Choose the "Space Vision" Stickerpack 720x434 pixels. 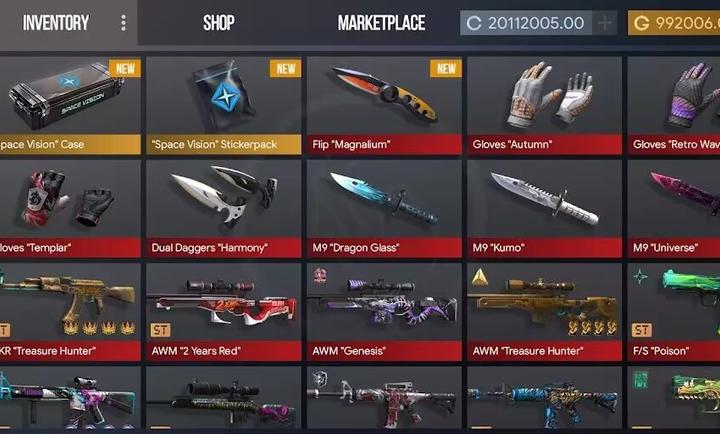(x=224, y=100)
